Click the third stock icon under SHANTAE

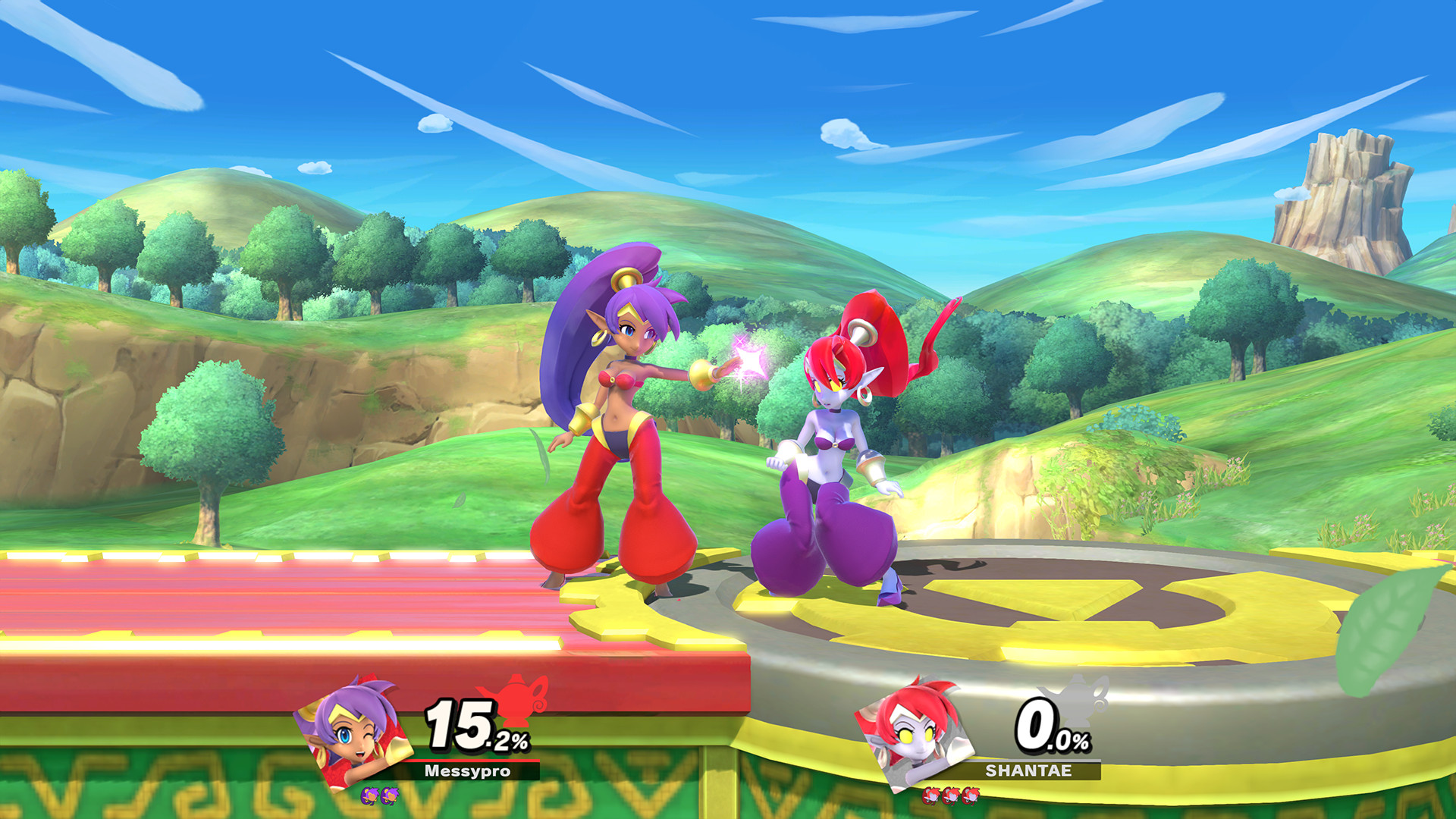point(971,796)
